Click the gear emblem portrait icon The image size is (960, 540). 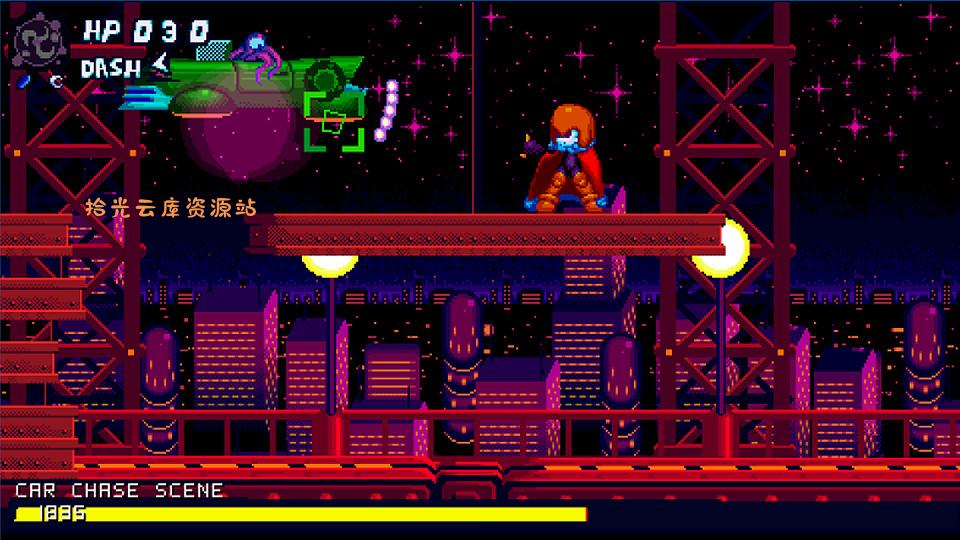[x=42, y=40]
